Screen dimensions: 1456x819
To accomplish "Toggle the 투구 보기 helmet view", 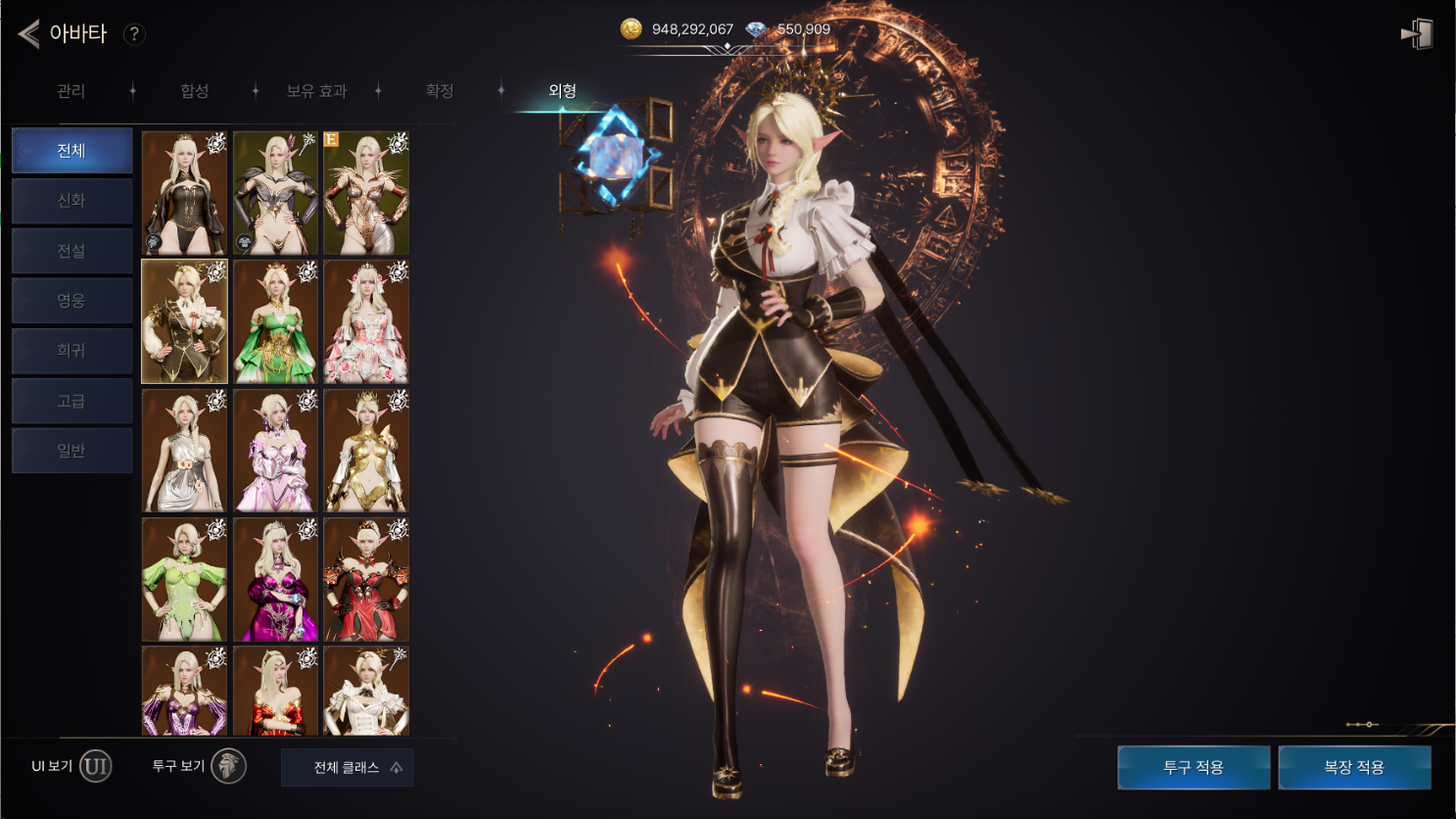I will point(228,766).
